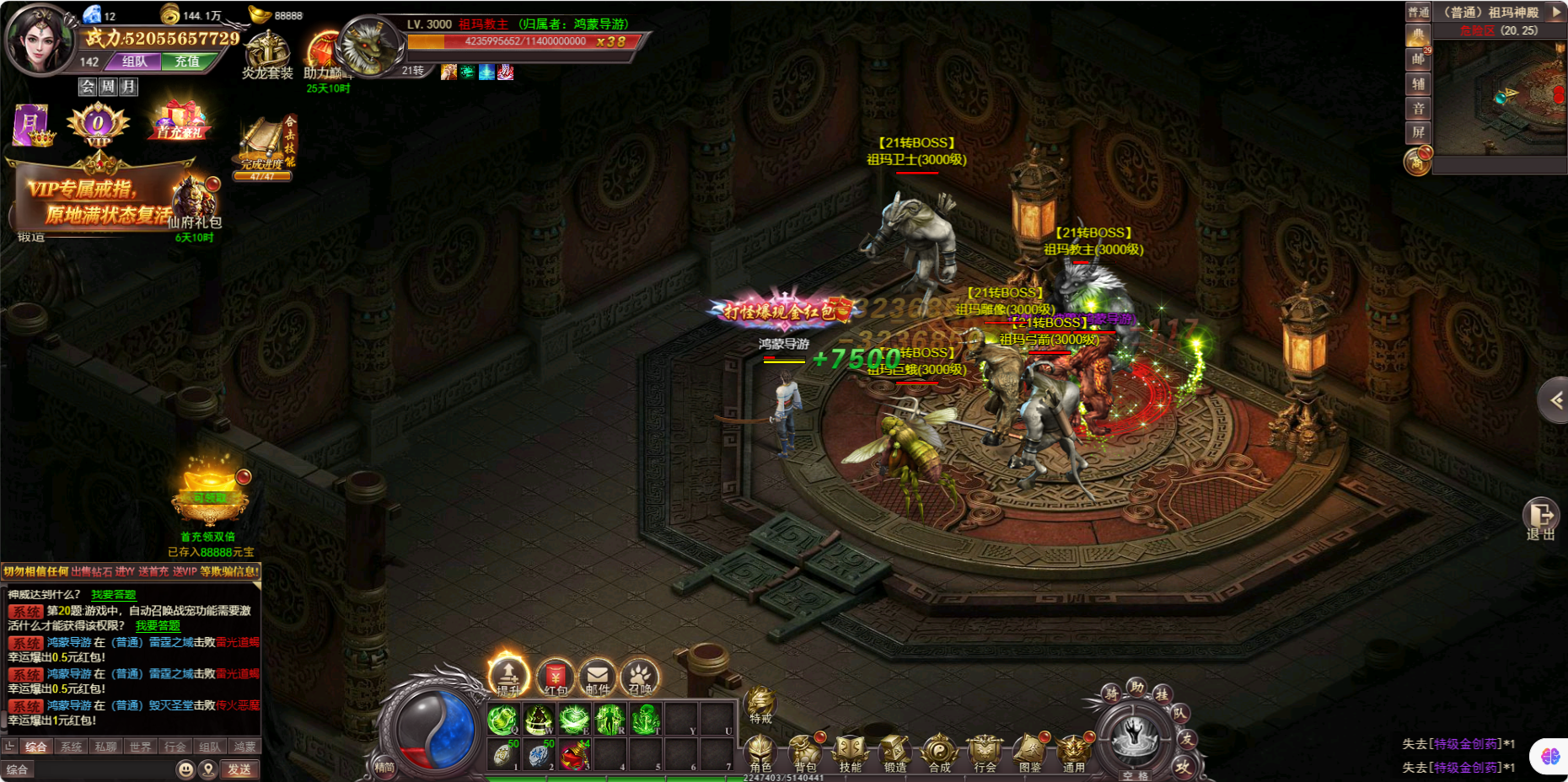Switch to the 世界 chat tab
The image size is (1568, 782).
click(140, 747)
